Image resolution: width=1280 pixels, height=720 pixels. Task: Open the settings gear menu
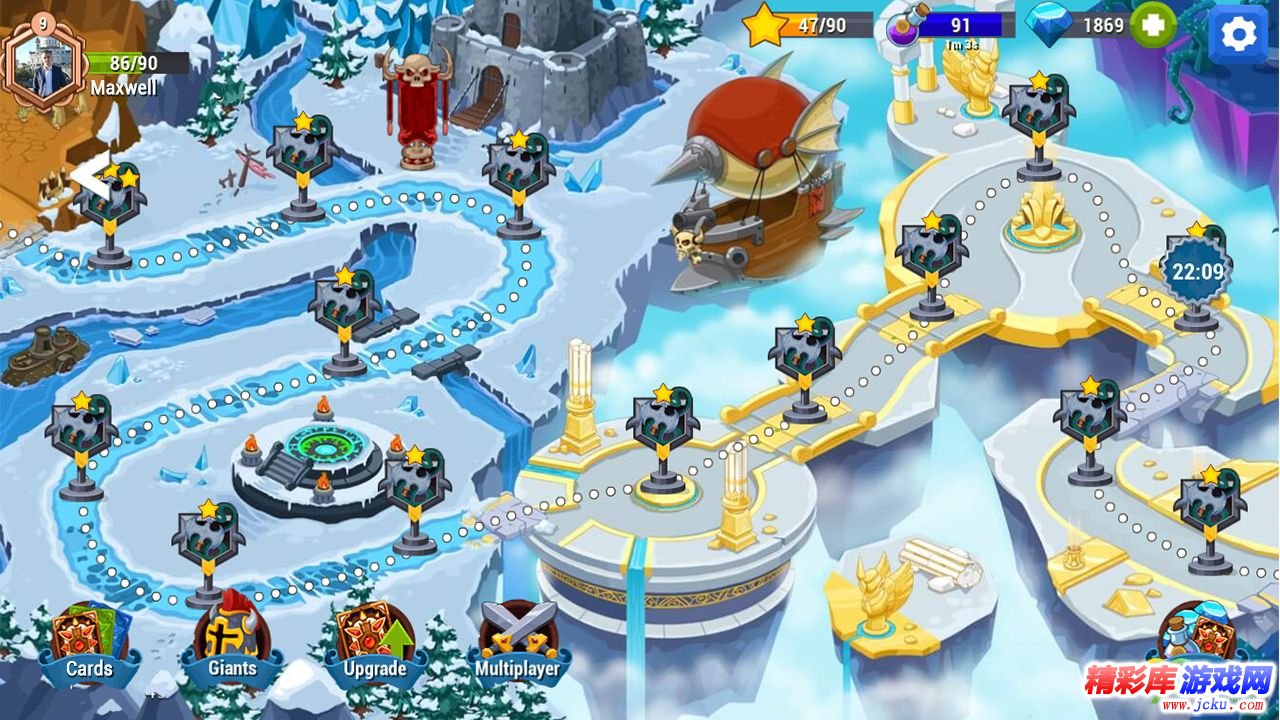[x=1238, y=34]
